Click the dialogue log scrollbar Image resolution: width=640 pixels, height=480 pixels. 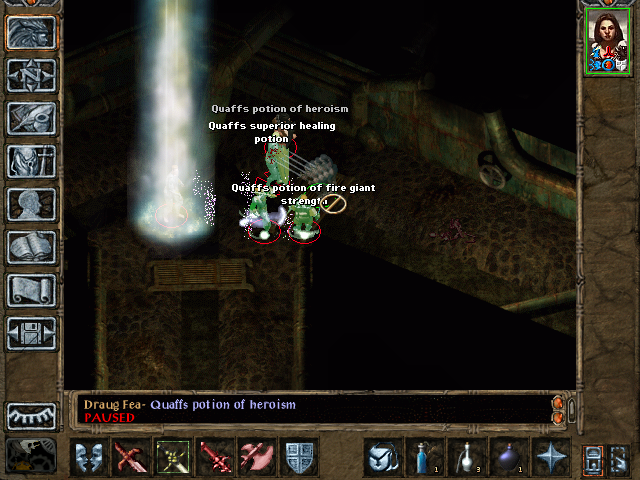(x=570, y=409)
